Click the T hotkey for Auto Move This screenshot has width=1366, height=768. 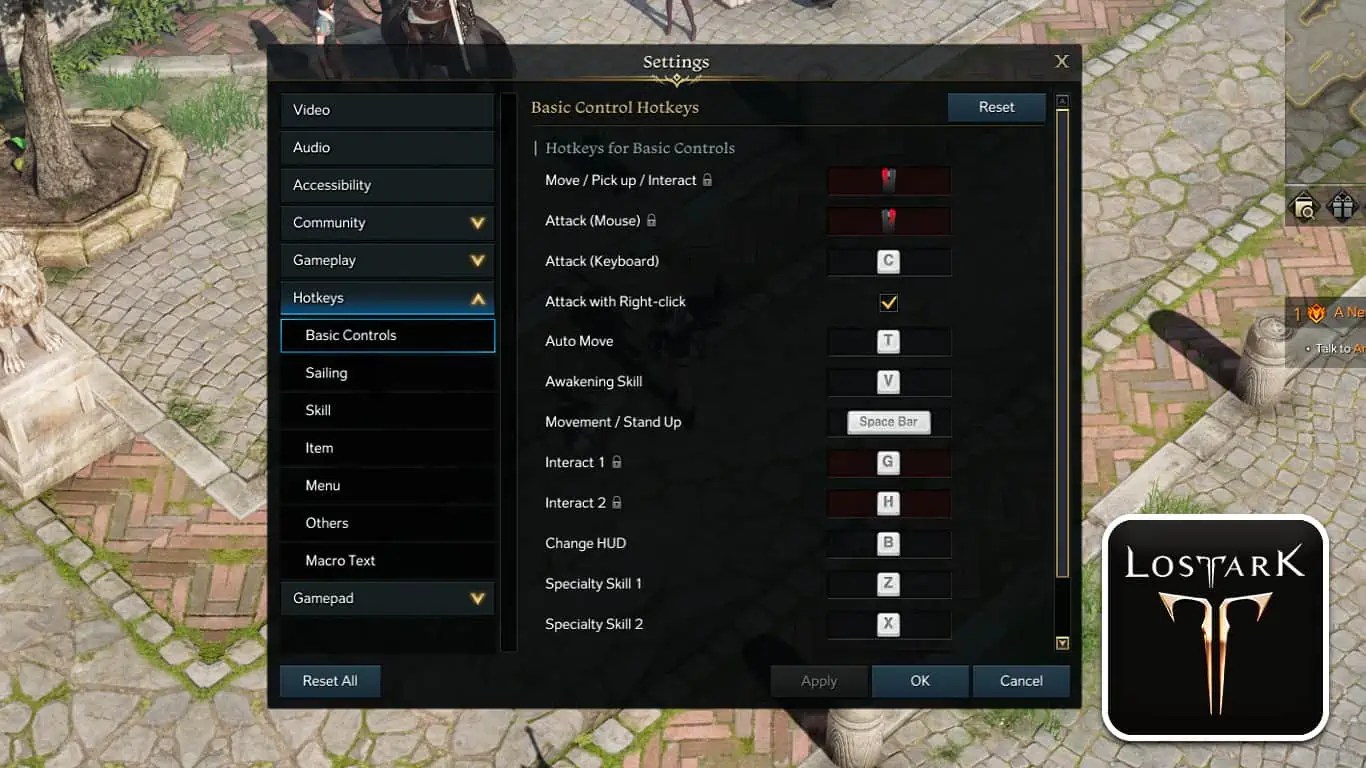(x=888, y=341)
